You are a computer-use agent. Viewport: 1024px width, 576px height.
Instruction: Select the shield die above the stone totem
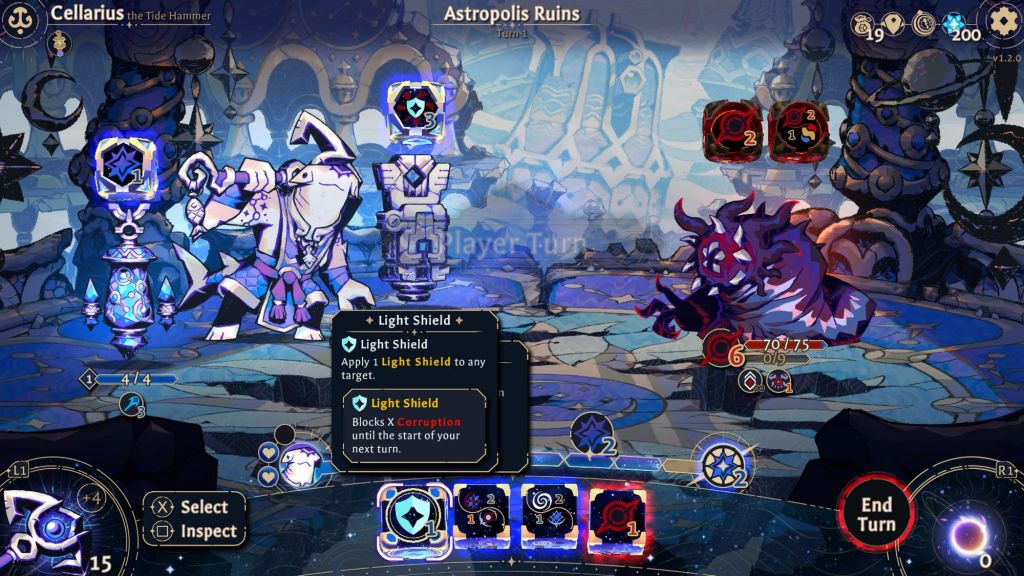[x=414, y=107]
